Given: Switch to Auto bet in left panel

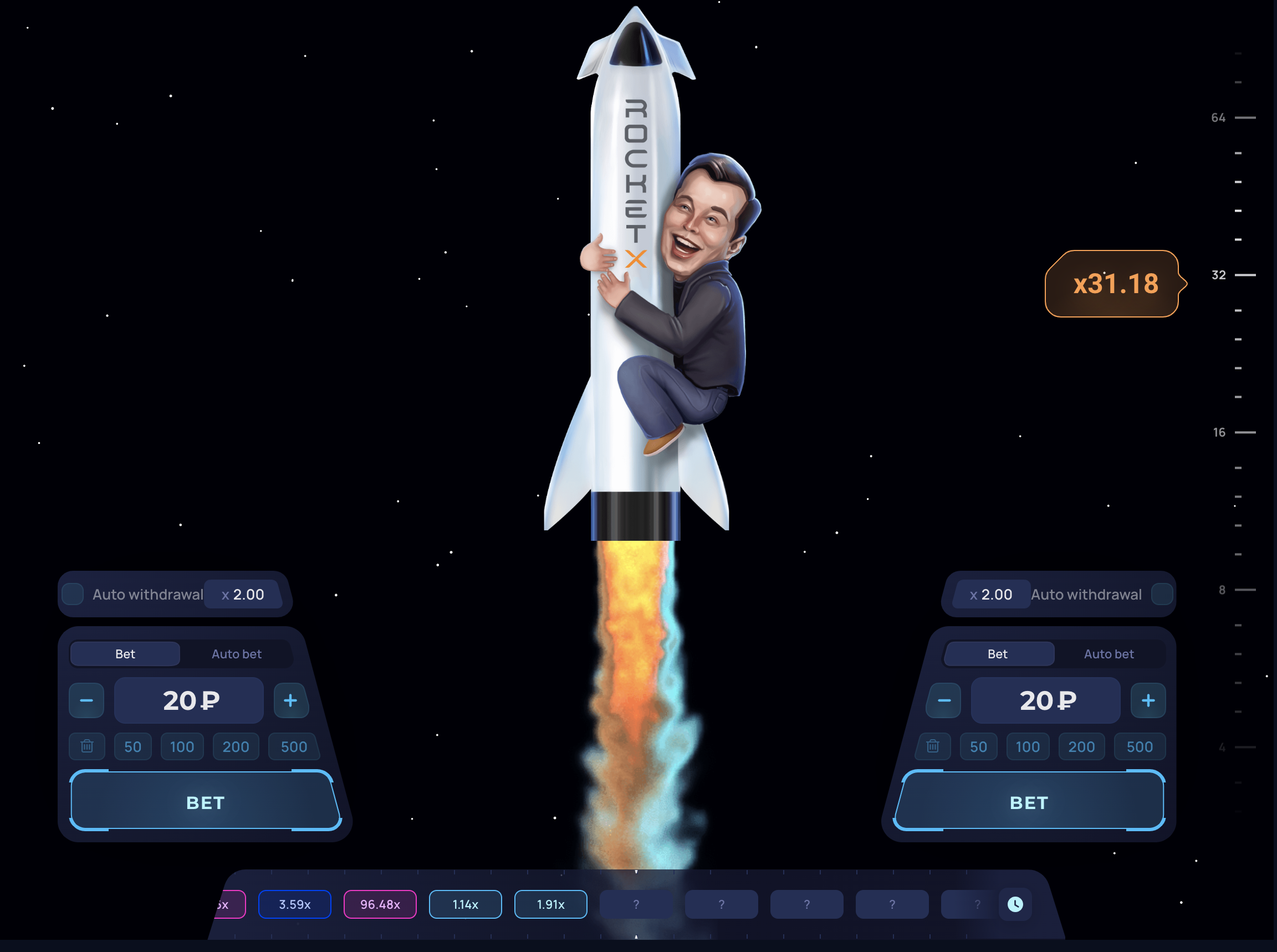Looking at the screenshot, I should (x=236, y=654).
